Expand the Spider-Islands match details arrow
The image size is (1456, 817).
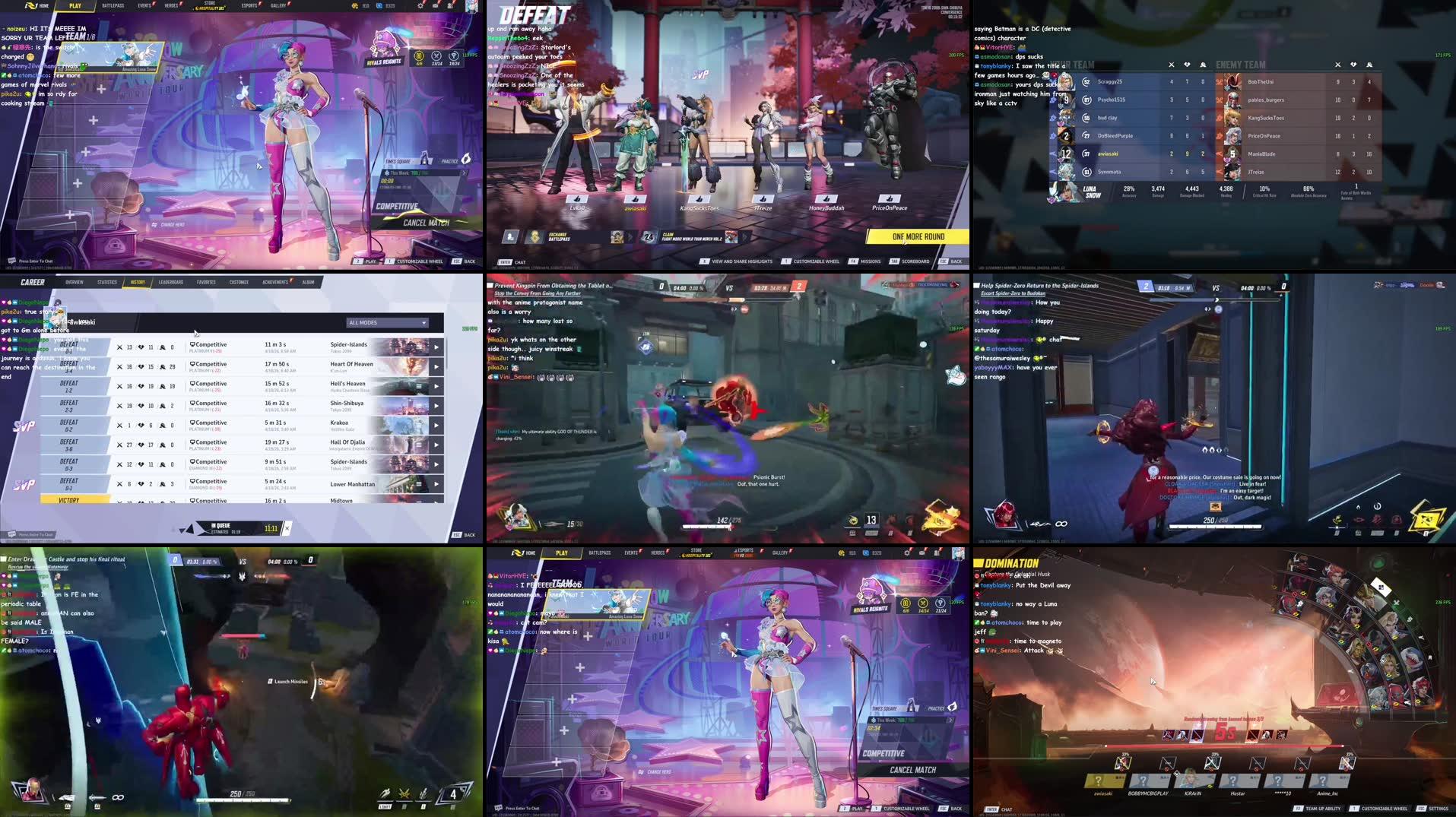(436, 347)
